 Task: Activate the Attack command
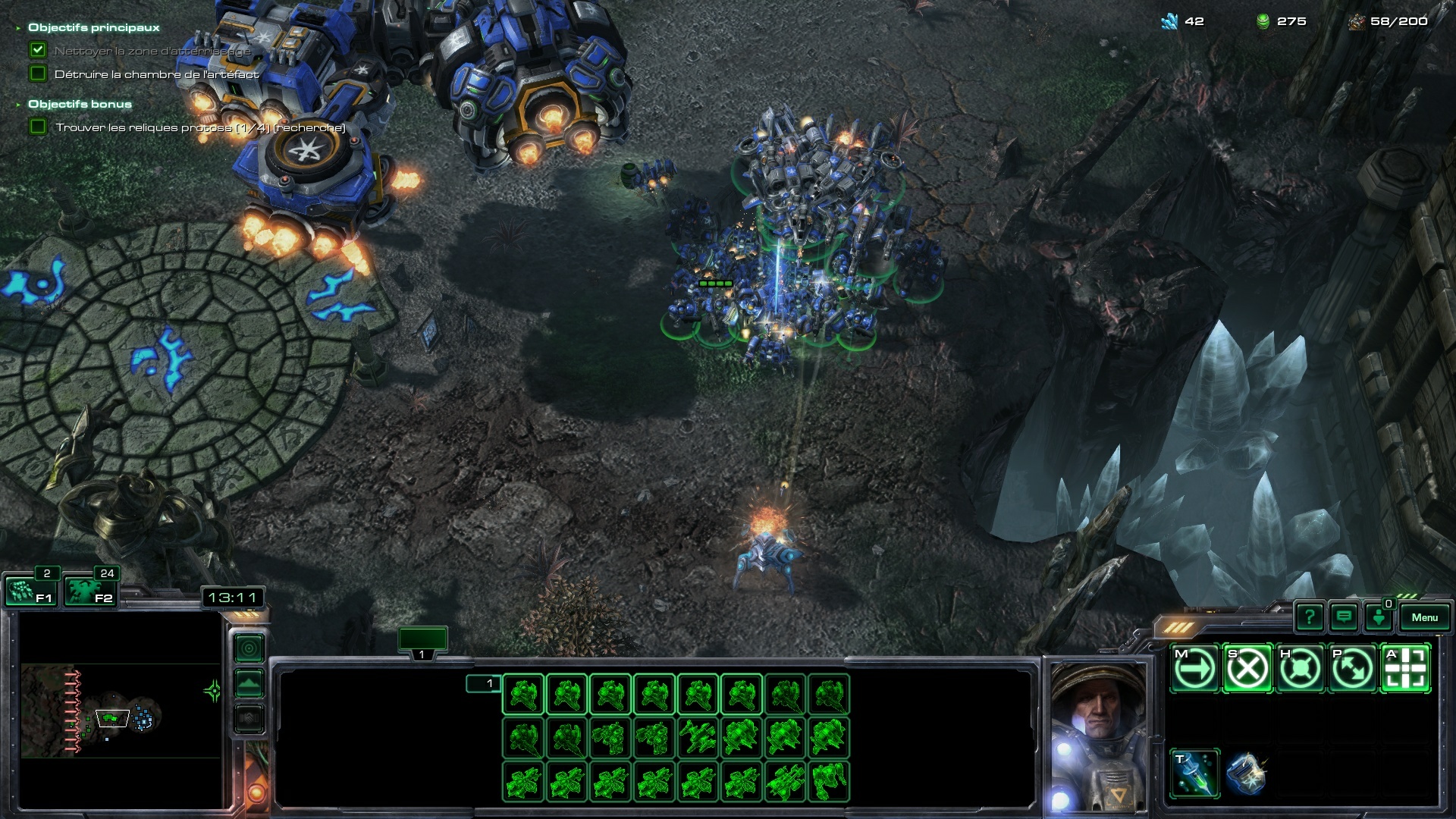1405,669
